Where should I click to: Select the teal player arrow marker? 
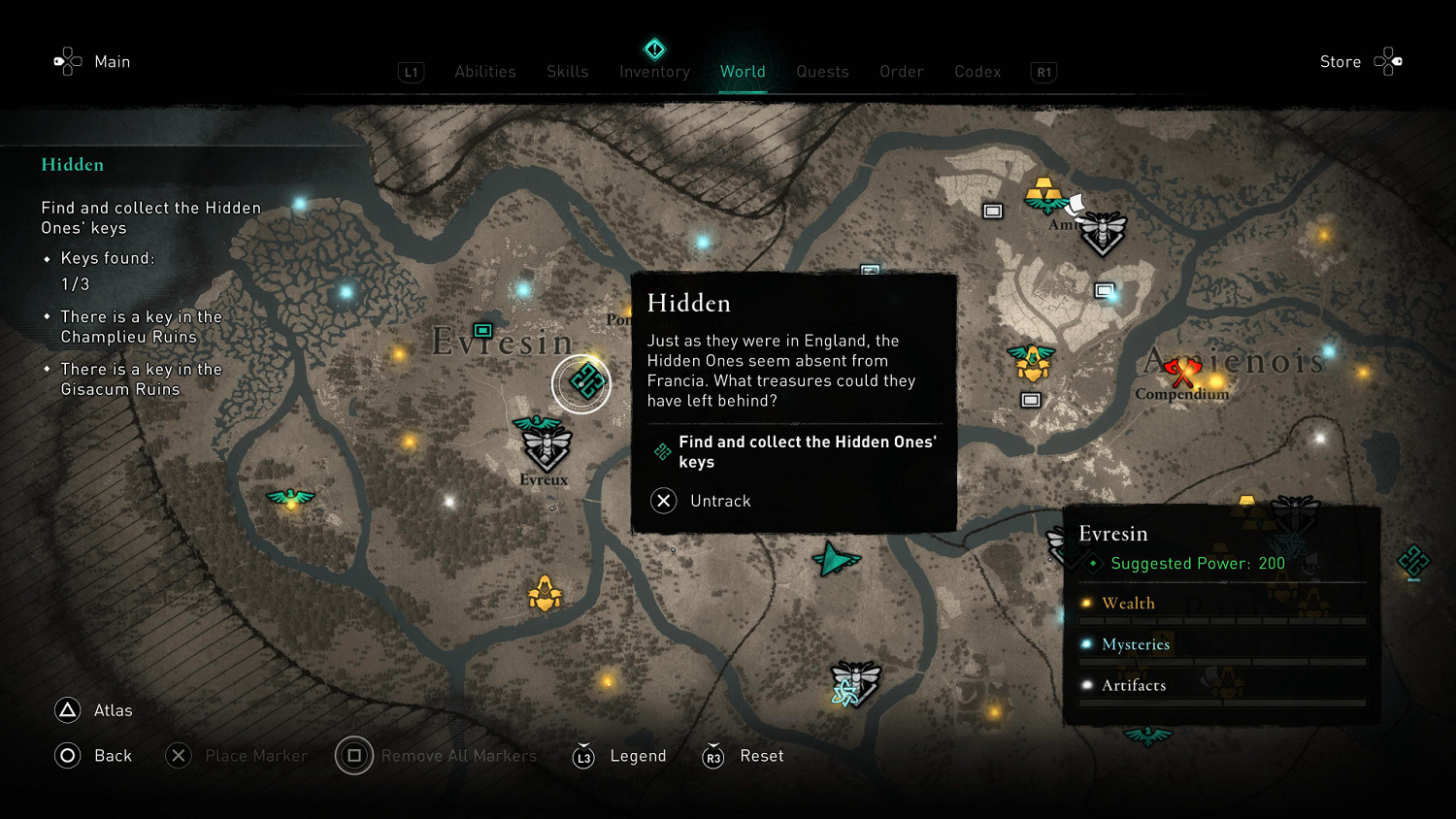pyautogui.click(x=834, y=559)
